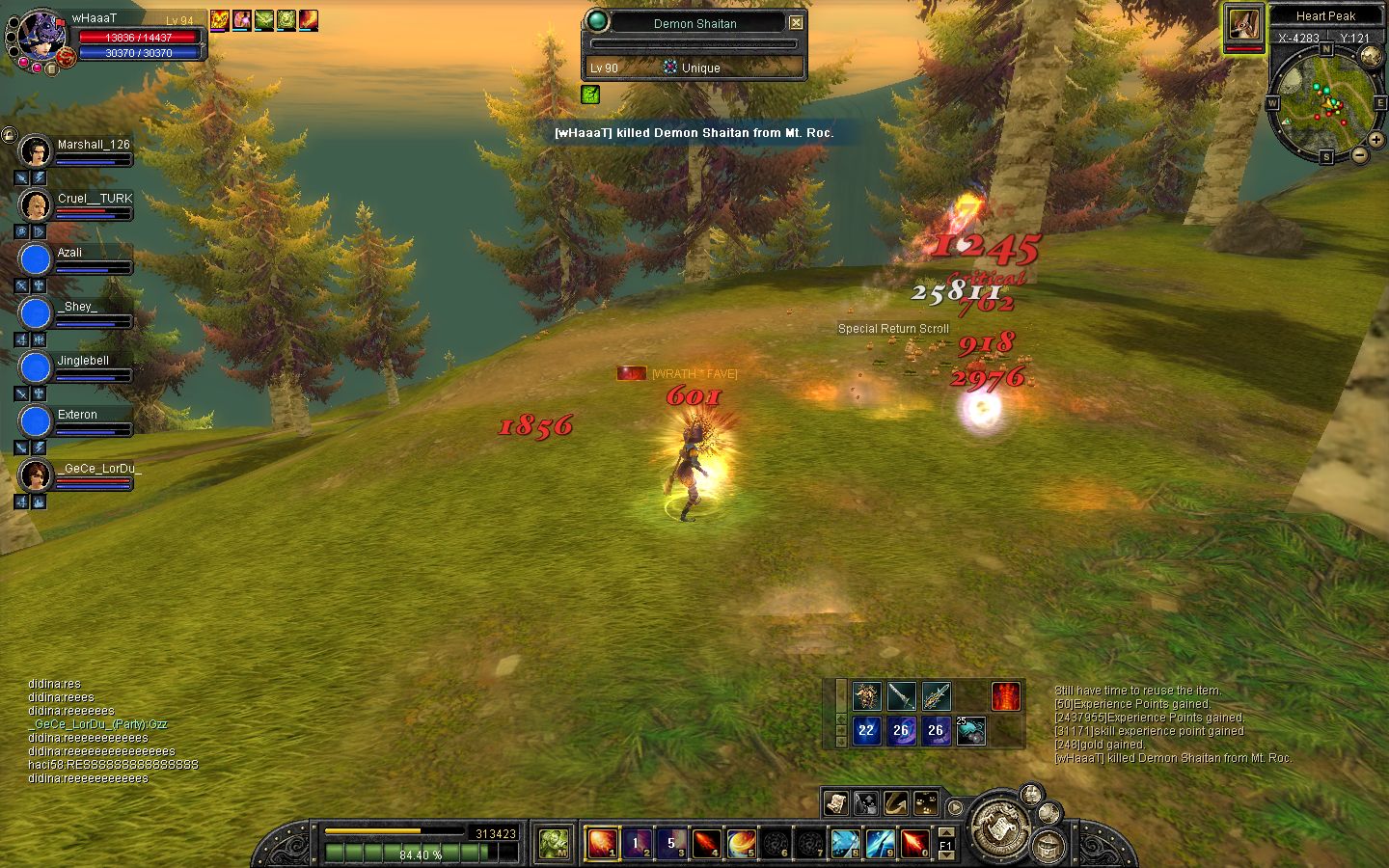
Task: Select party member _GeCe_LorDu_
Action: [36, 475]
